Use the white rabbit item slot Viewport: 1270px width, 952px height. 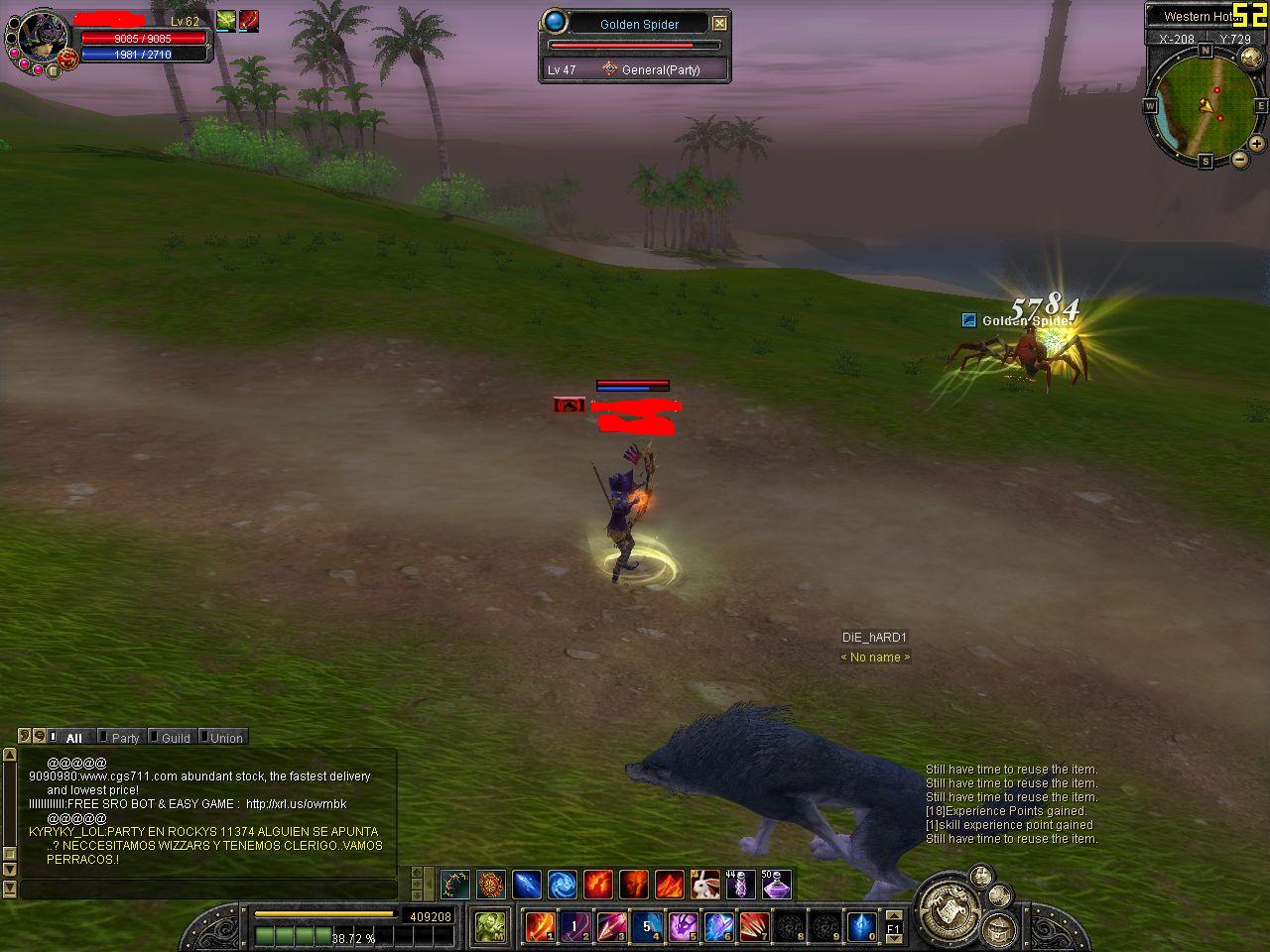704,884
